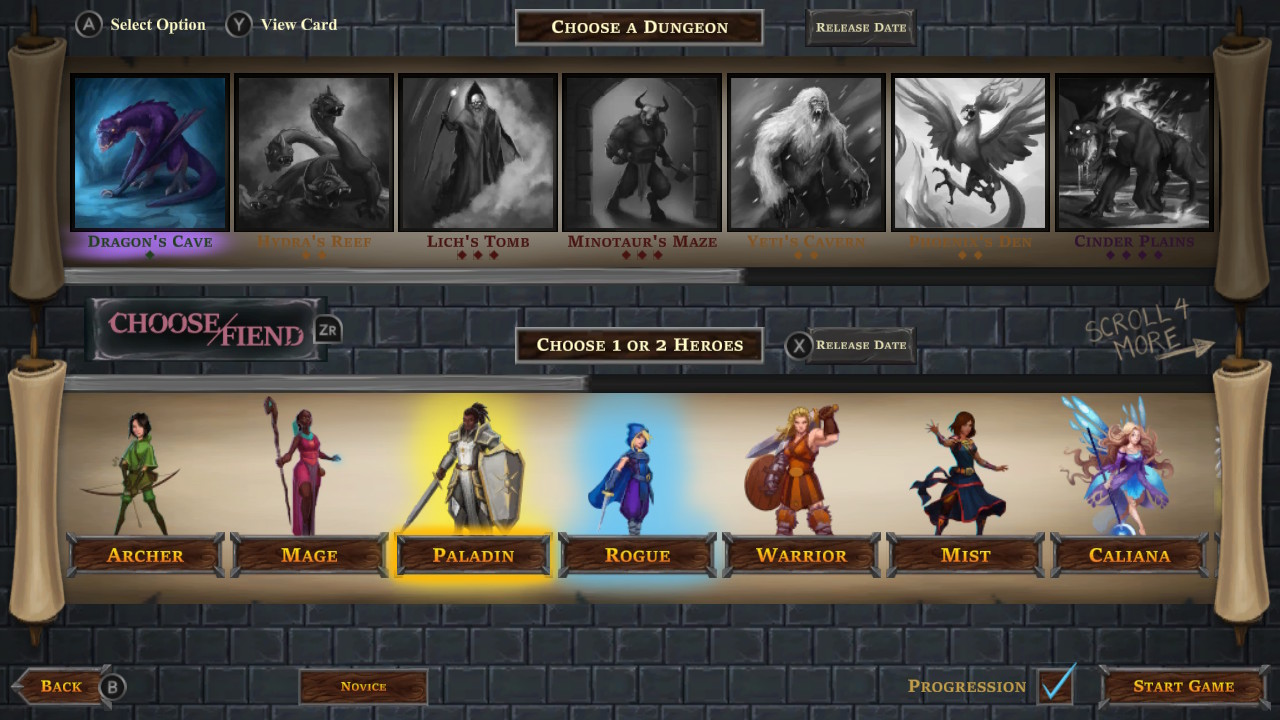The width and height of the screenshot is (1280, 720).
Task: Select the Dragon's Cave dungeon
Action: 150,151
